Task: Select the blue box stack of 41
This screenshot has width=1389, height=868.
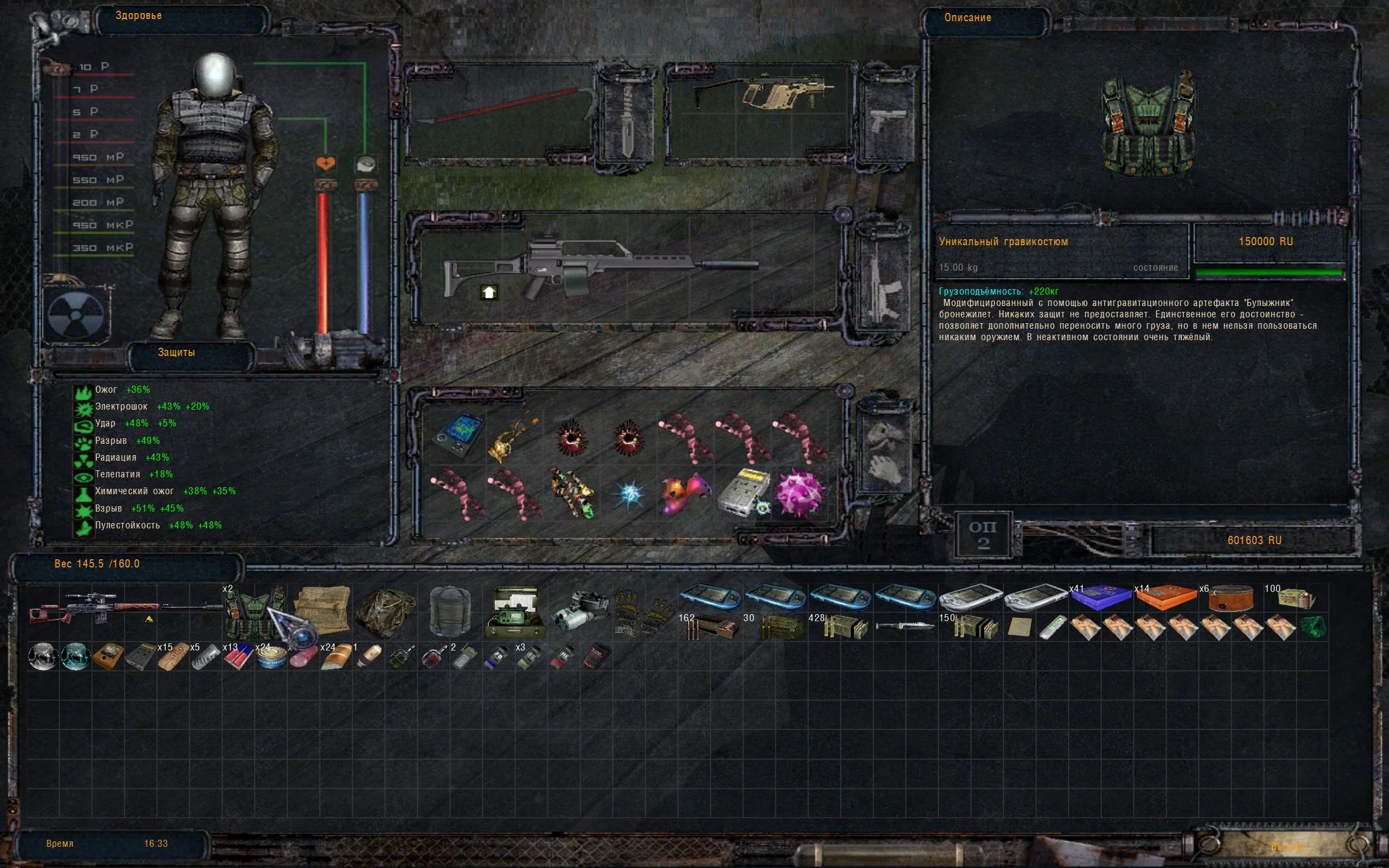Action: [x=1100, y=598]
